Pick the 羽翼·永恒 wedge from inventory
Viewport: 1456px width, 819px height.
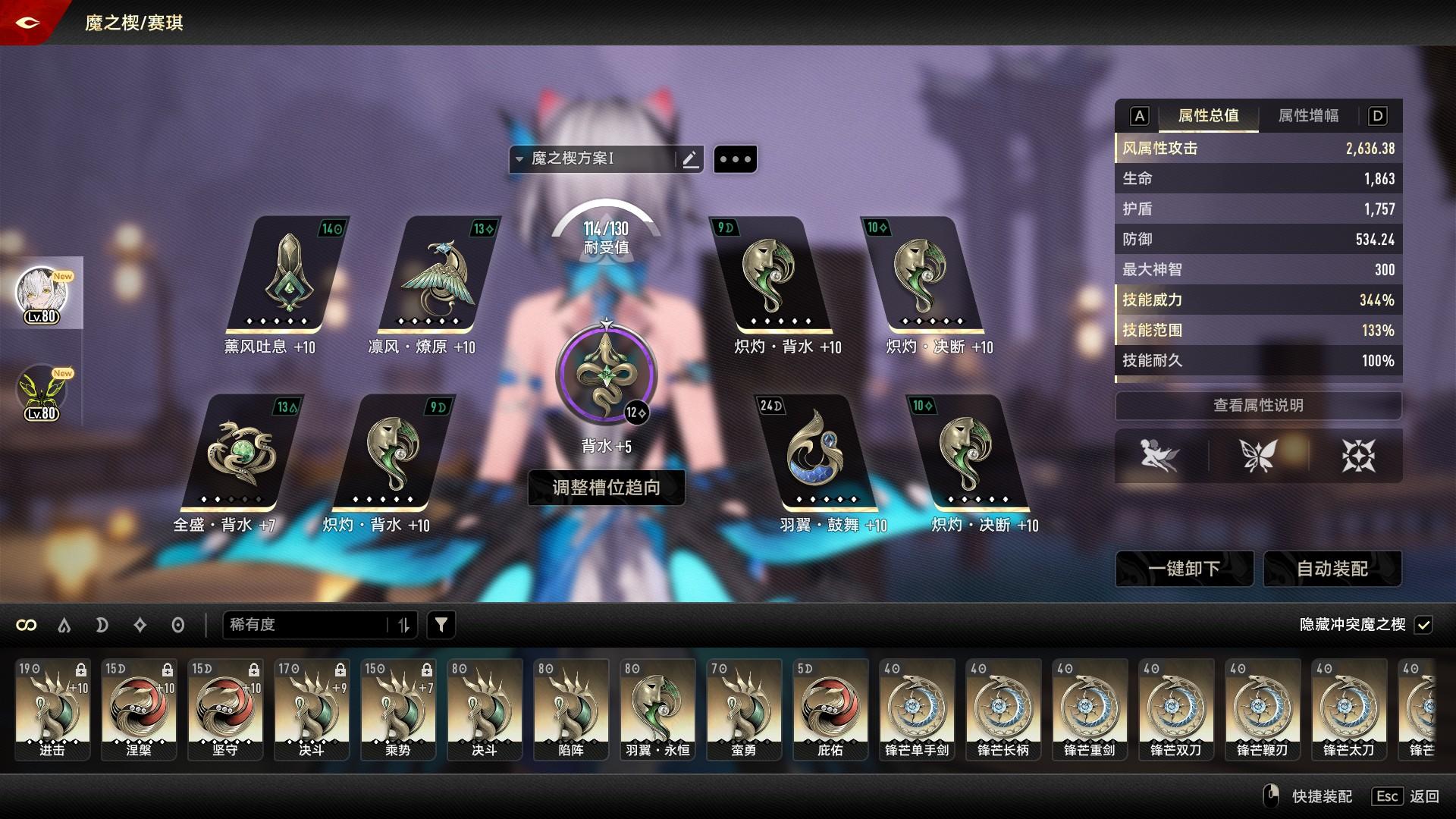click(657, 709)
